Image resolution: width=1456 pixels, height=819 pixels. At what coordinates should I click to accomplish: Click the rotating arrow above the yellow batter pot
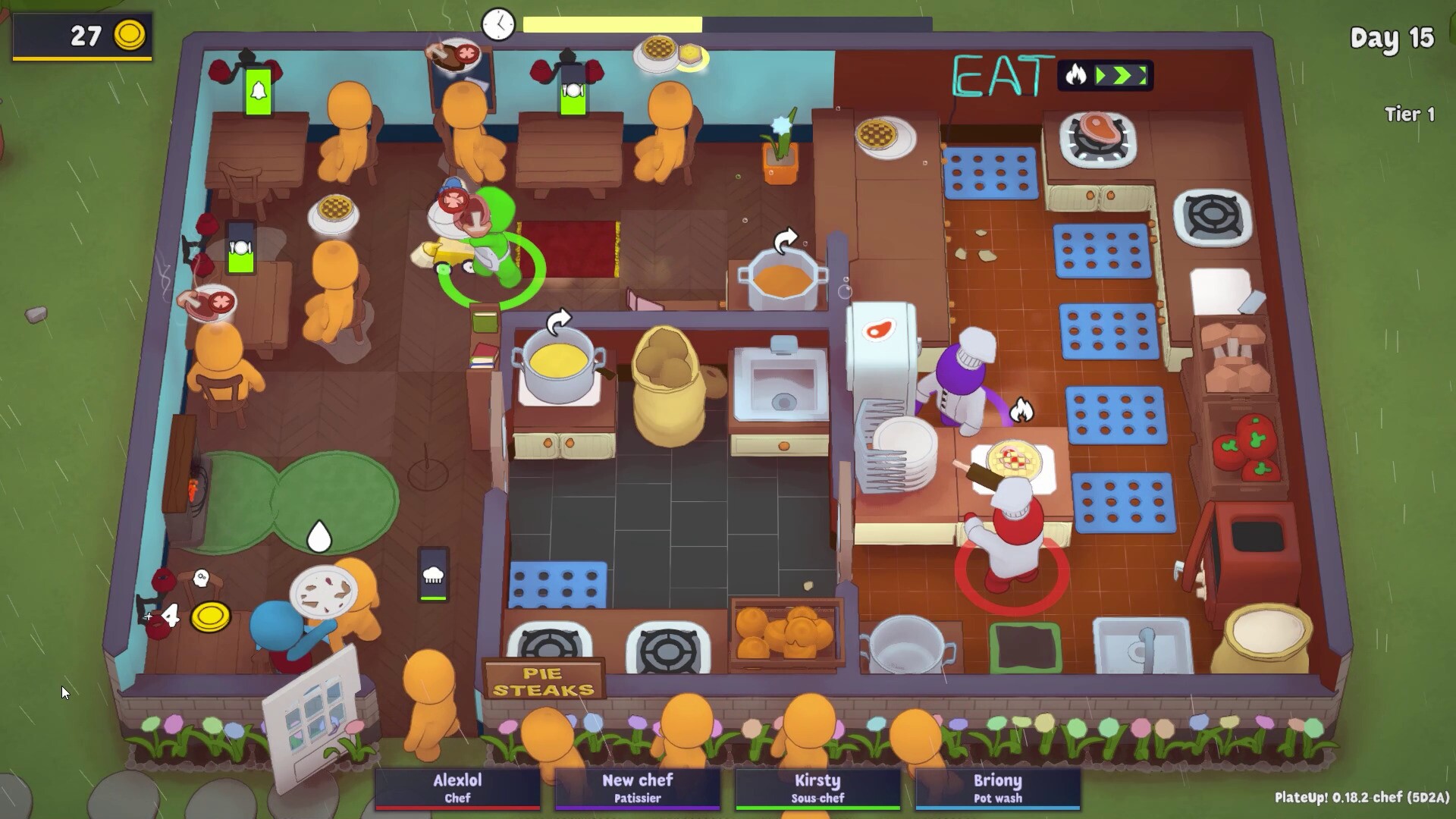pos(559,322)
